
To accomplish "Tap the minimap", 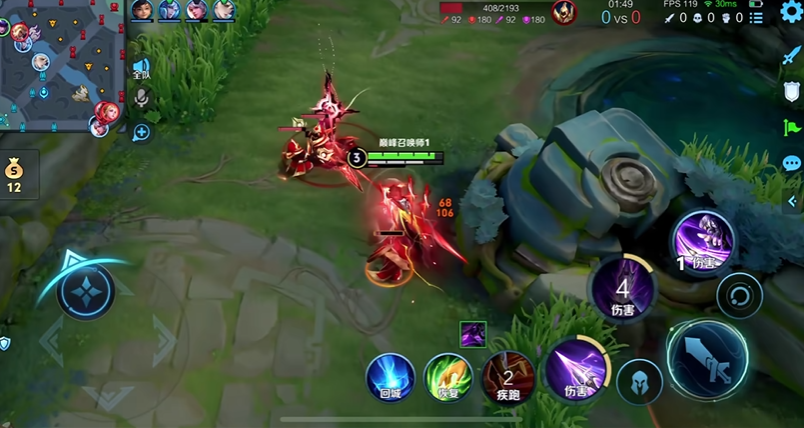I will pos(62,66).
